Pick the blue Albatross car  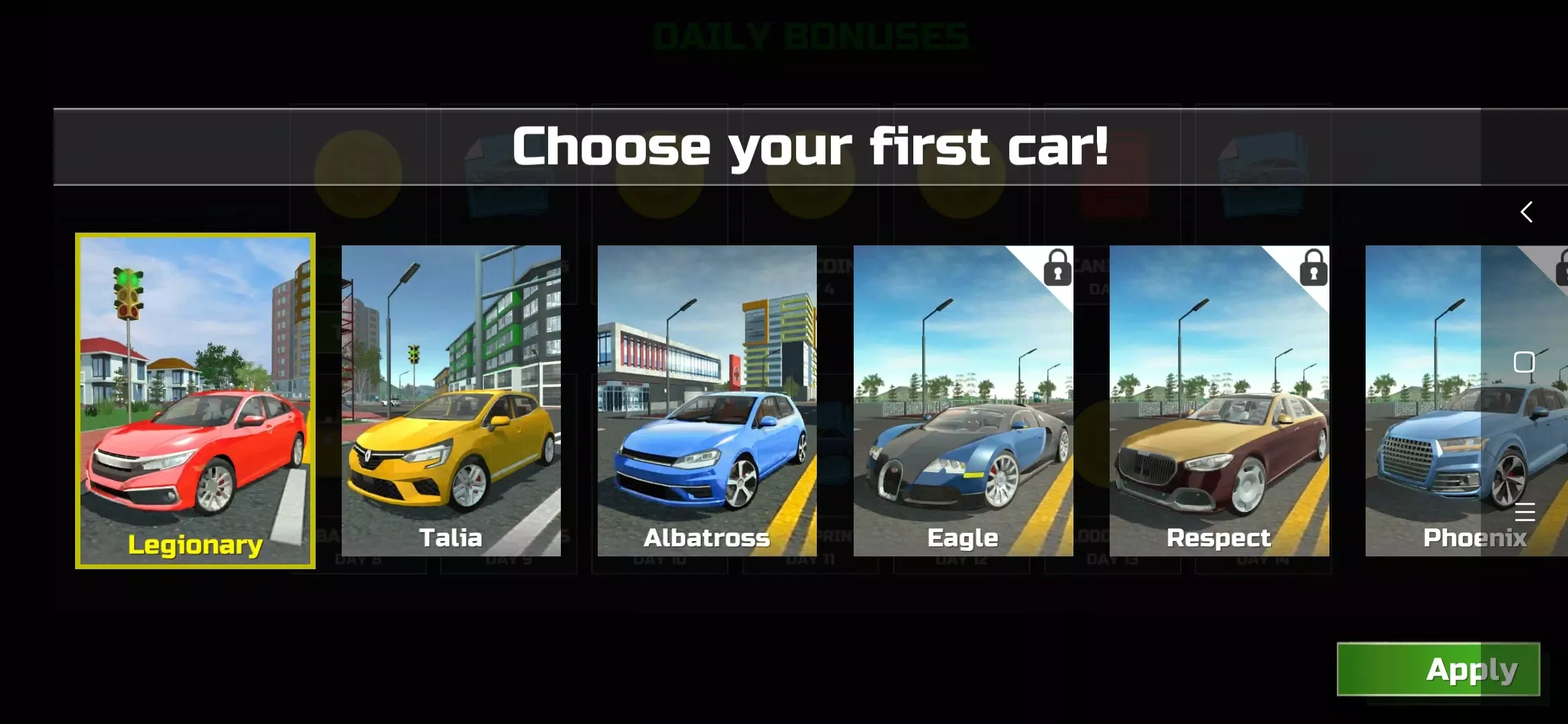tap(707, 400)
